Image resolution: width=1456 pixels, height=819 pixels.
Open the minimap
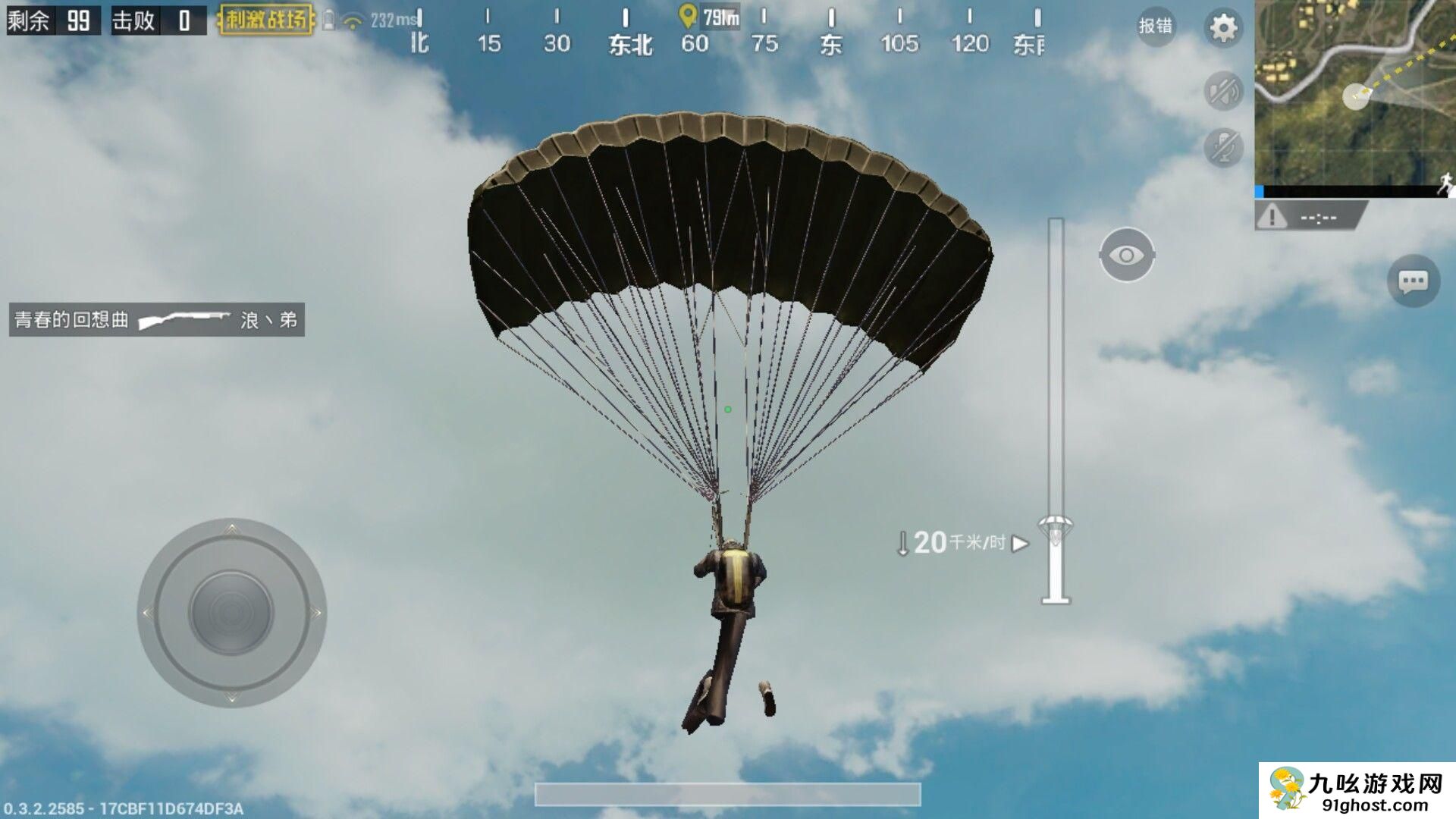click(x=1354, y=99)
